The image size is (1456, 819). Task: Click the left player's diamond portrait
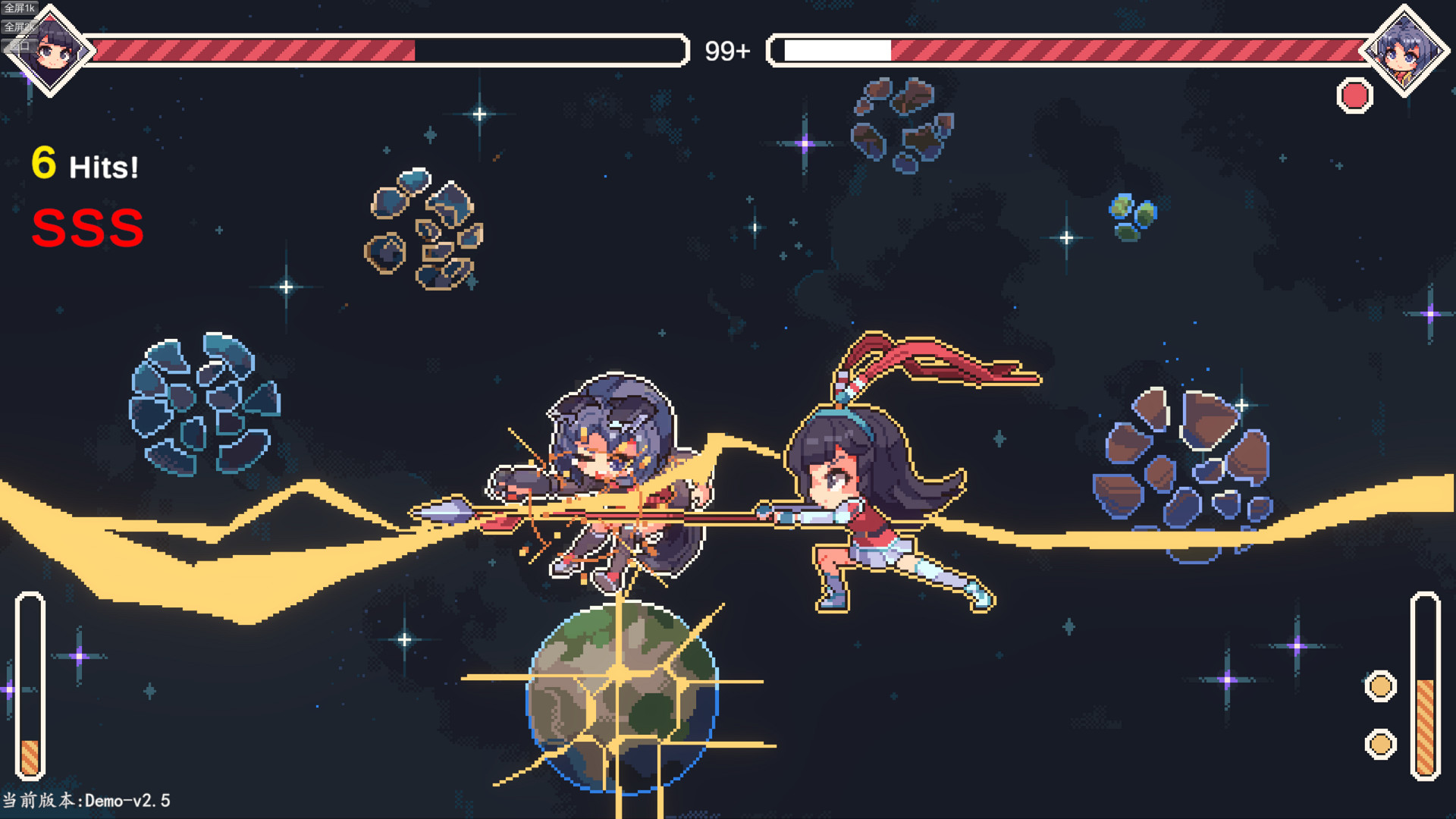pyautogui.click(x=57, y=52)
